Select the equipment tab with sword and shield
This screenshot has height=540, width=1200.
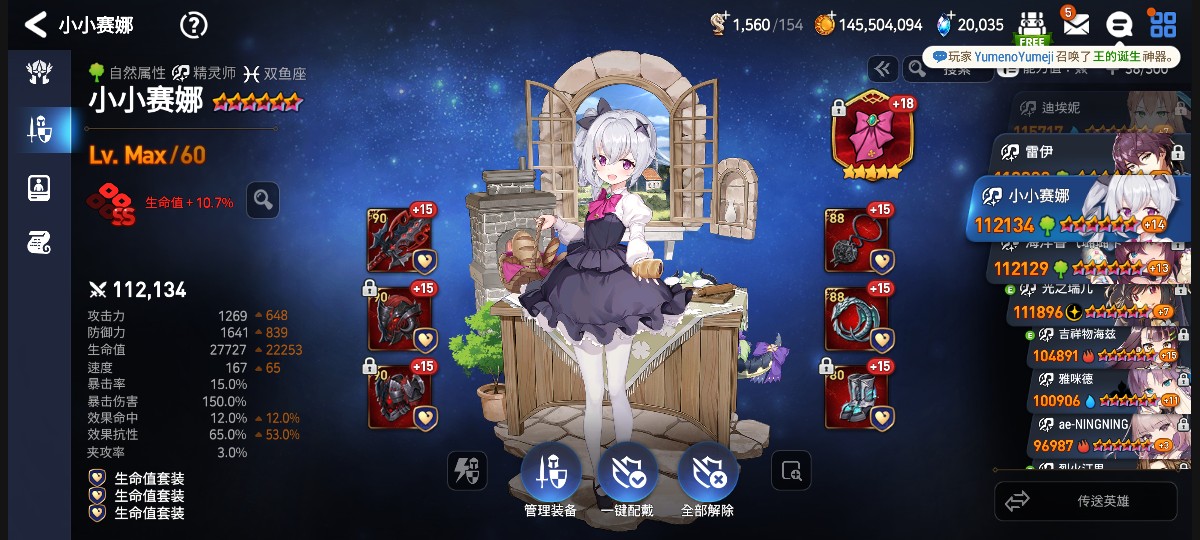40,128
